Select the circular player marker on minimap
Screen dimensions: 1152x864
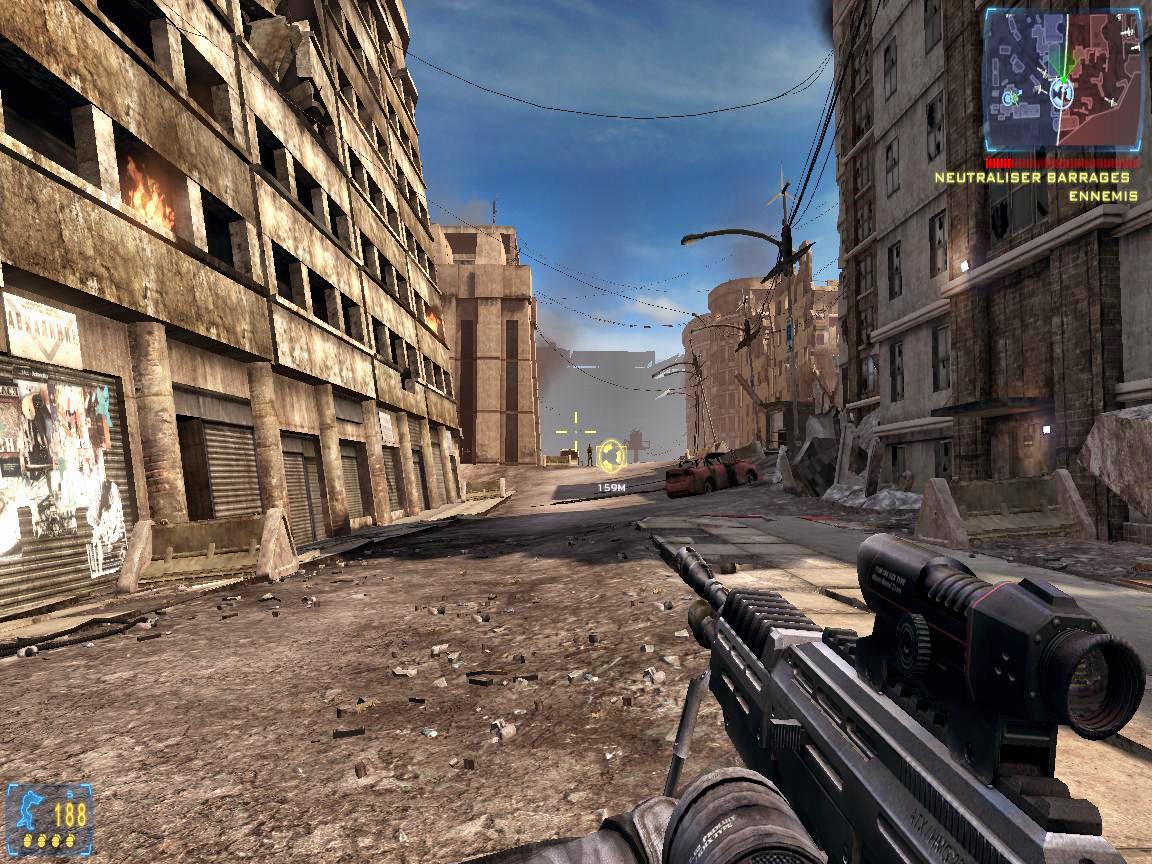point(1062,94)
